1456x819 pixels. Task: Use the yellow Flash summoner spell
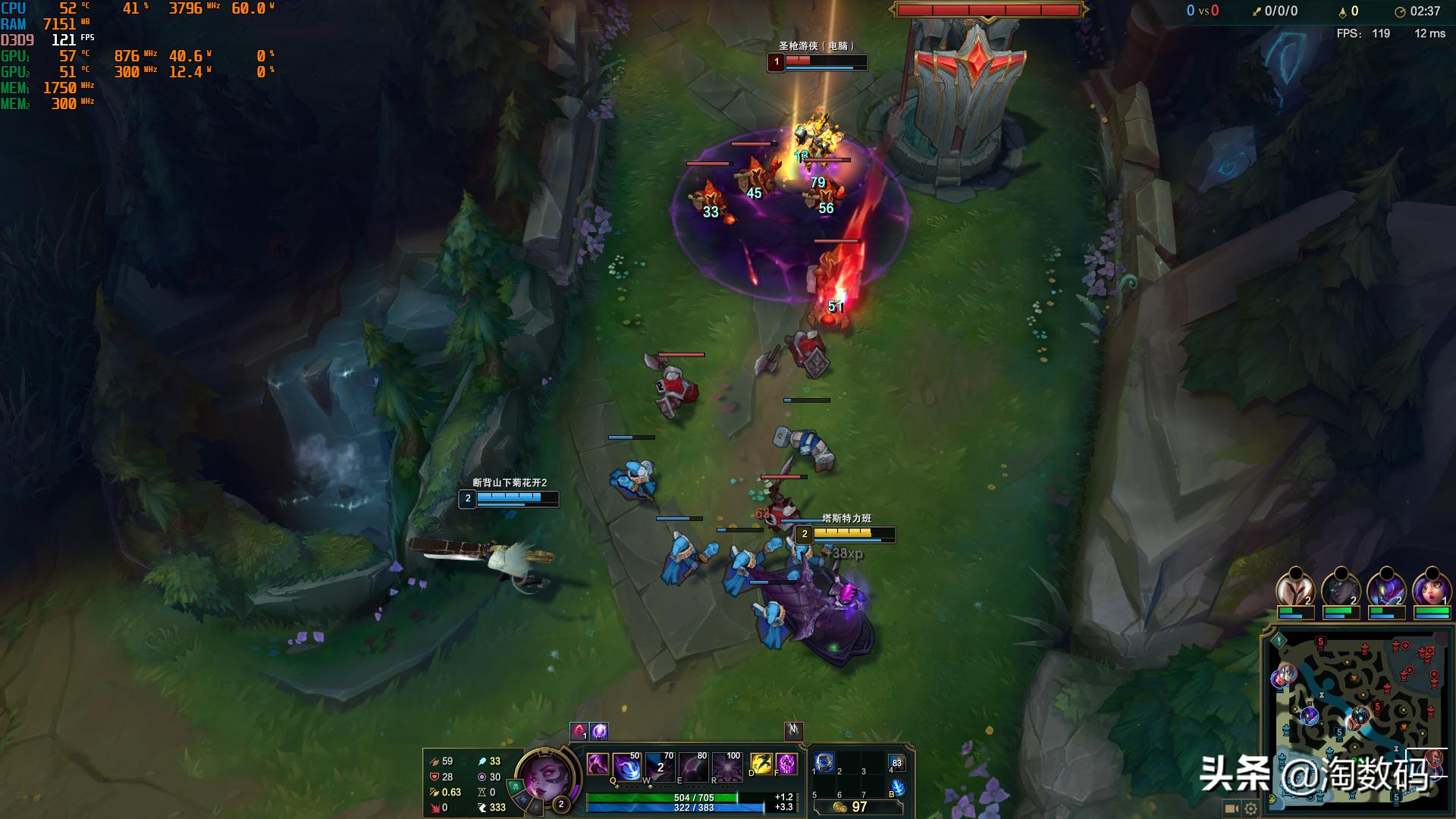[761, 764]
